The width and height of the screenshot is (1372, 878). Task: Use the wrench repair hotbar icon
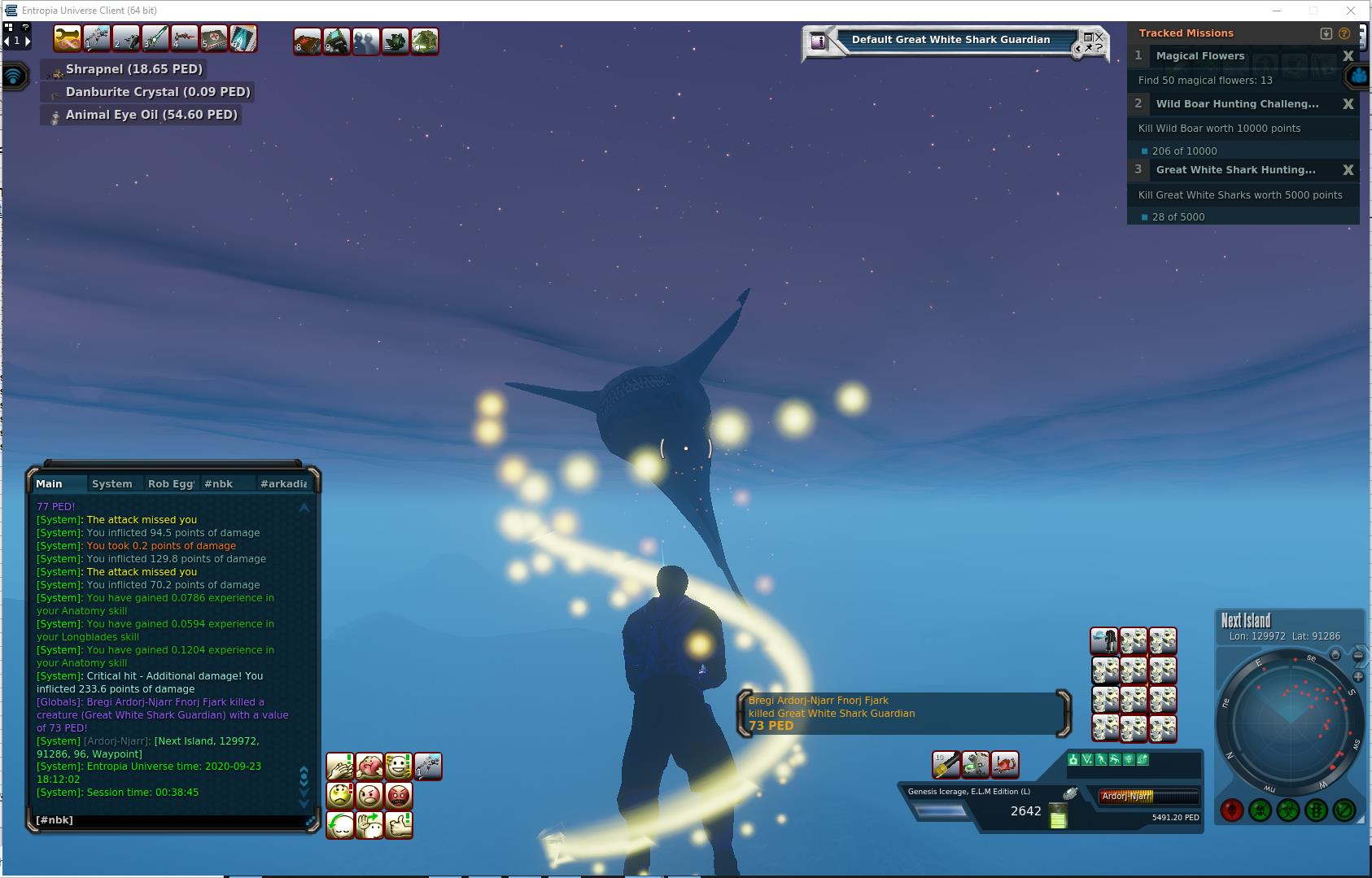(67, 39)
